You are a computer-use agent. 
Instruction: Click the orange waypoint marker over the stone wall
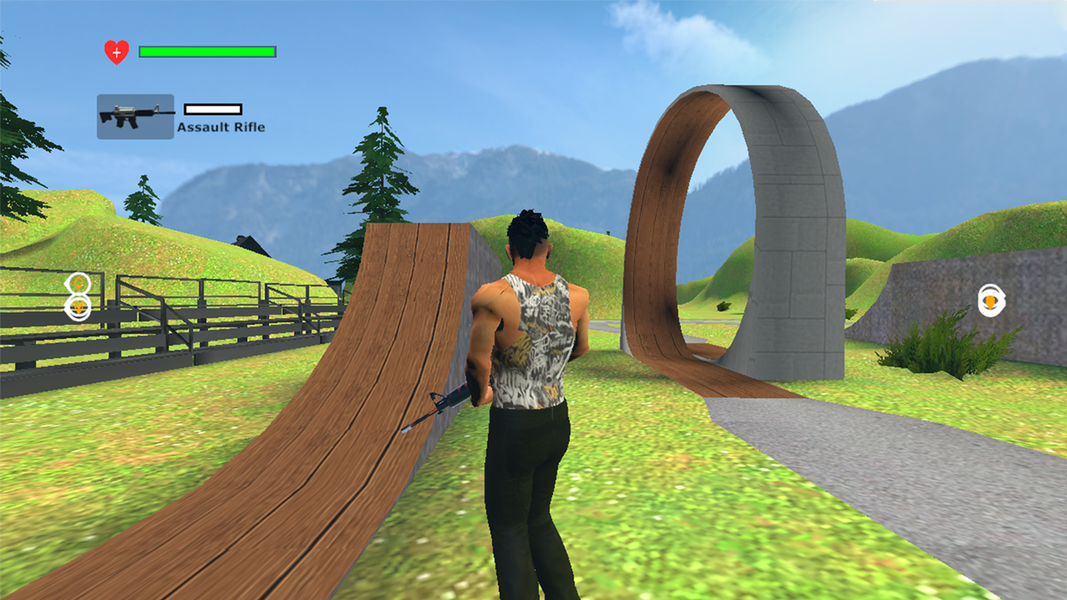[x=990, y=300]
